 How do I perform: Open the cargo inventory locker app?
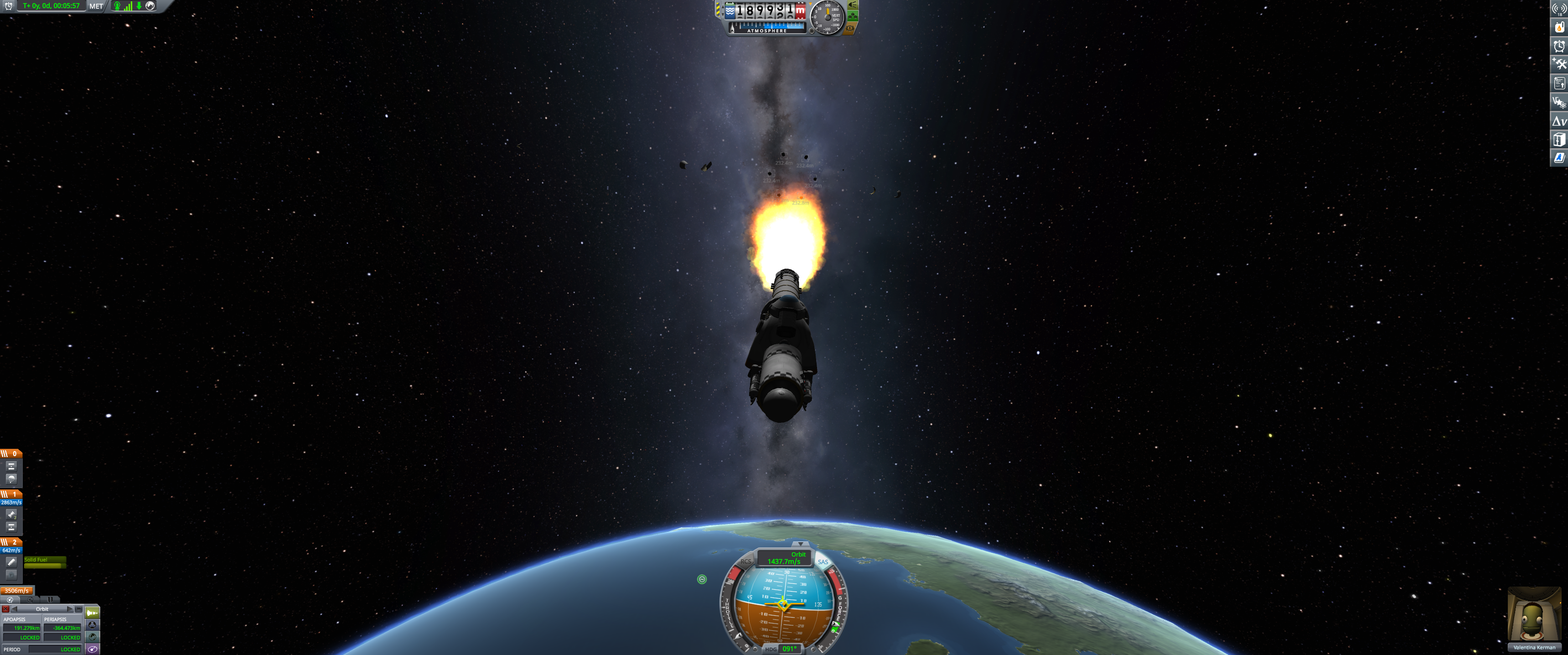pyautogui.click(x=1559, y=140)
